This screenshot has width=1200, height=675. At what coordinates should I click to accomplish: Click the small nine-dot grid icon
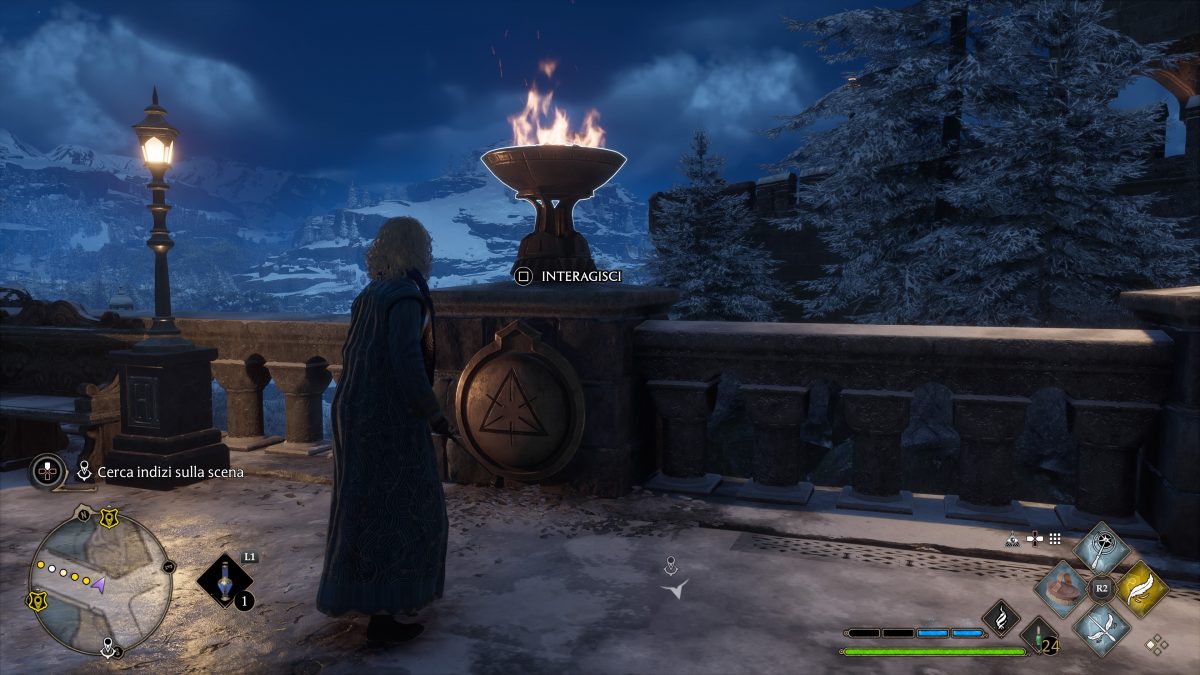[x=1054, y=538]
